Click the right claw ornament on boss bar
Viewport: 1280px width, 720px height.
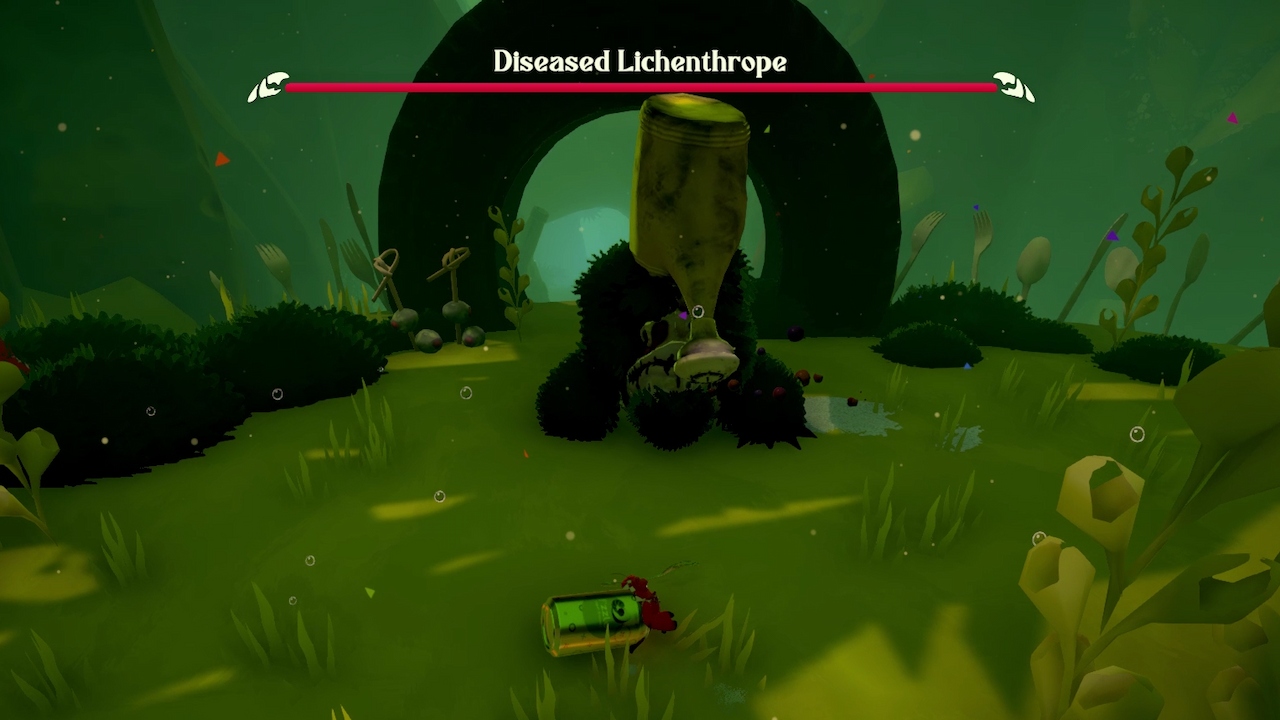coord(1013,86)
